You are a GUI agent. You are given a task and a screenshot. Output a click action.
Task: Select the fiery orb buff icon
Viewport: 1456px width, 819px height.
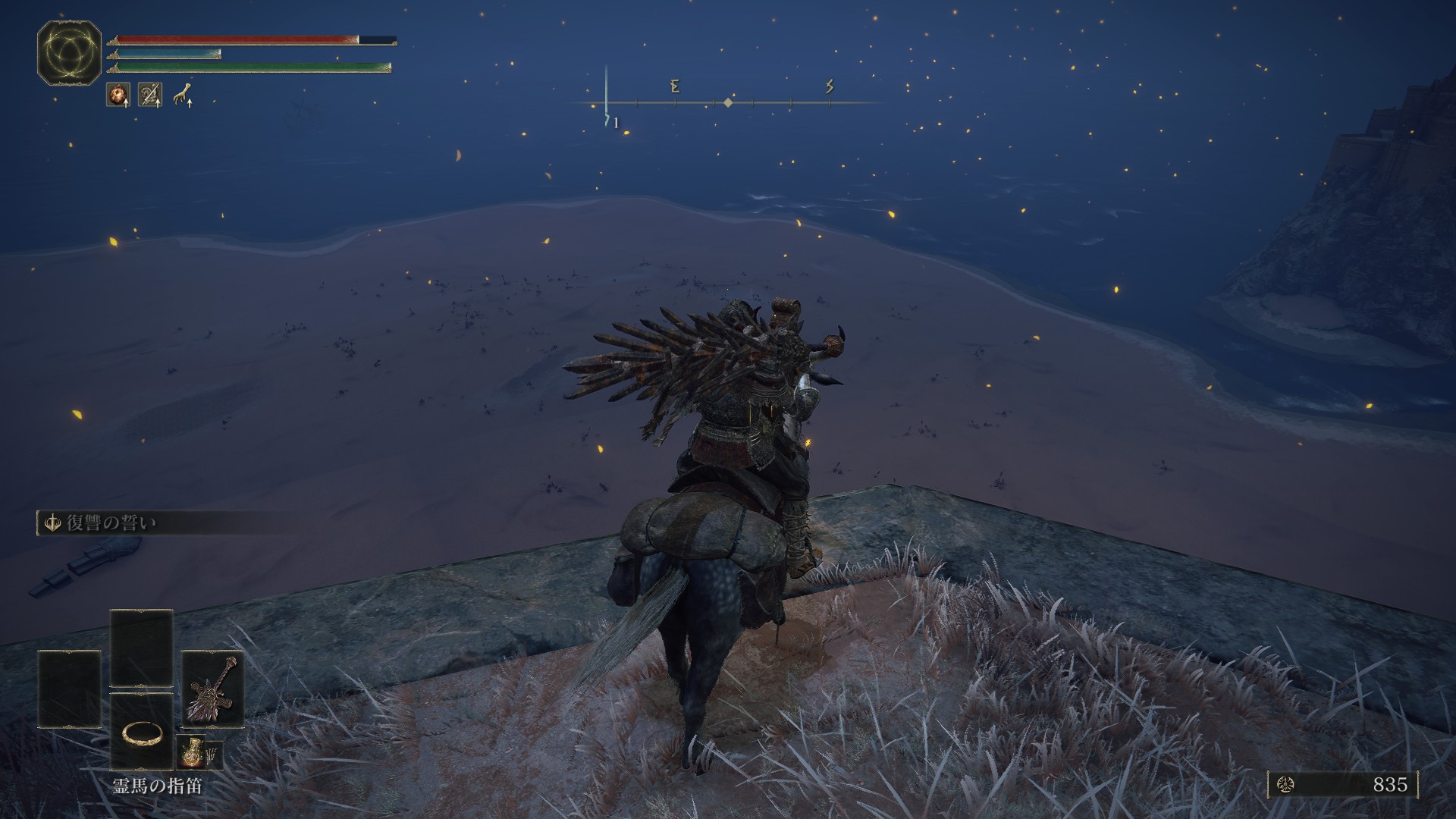(118, 95)
